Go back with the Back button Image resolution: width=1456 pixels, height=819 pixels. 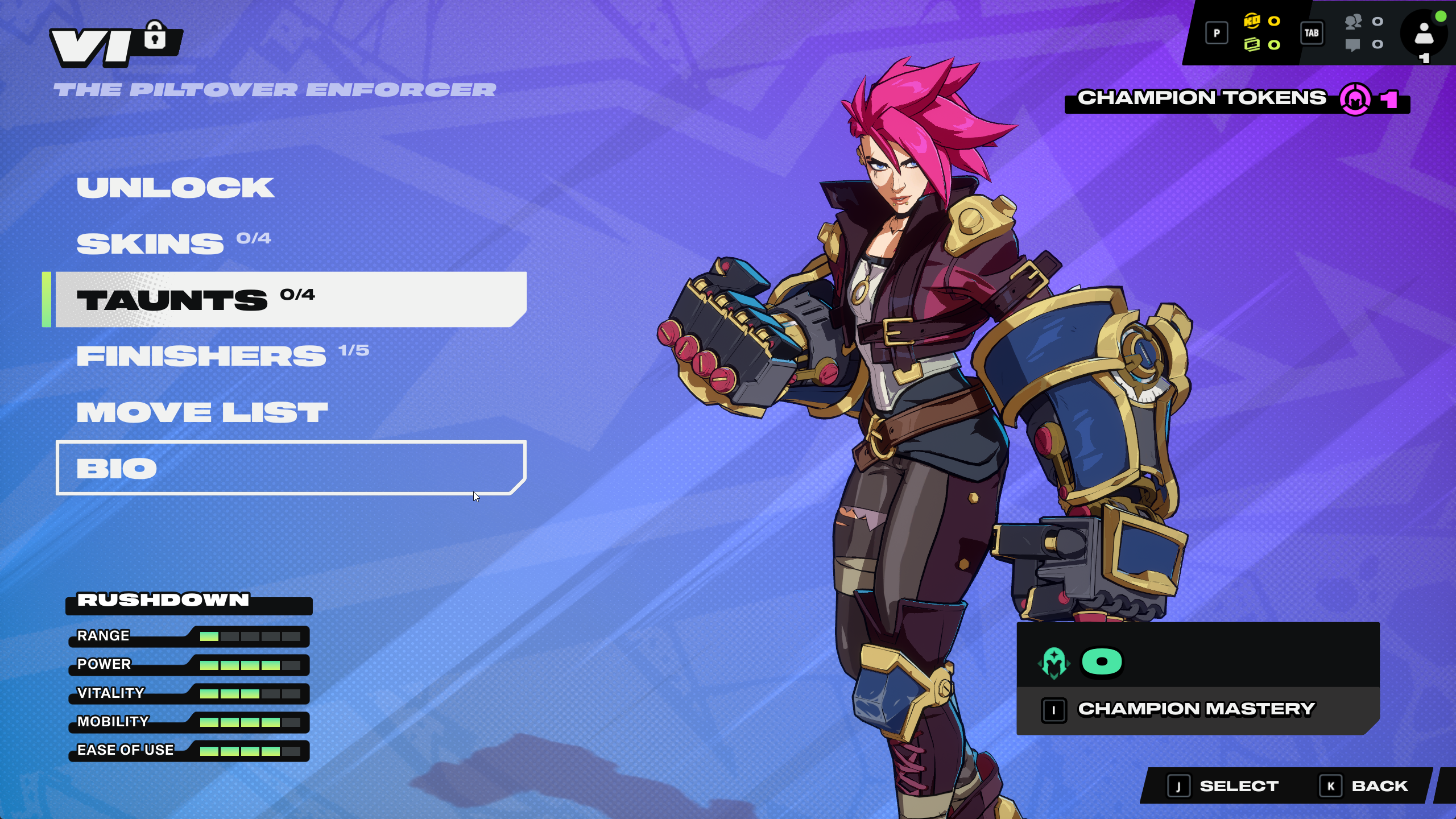1365,787
